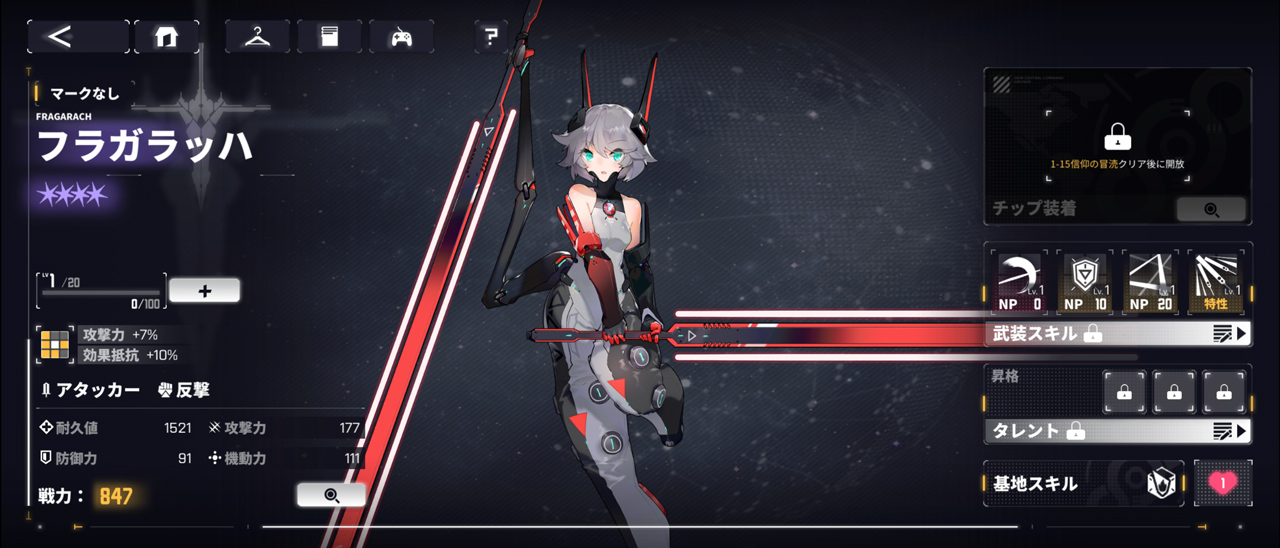View detailed stats with the magnifier
The height and width of the screenshot is (548, 1280).
pos(331,494)
